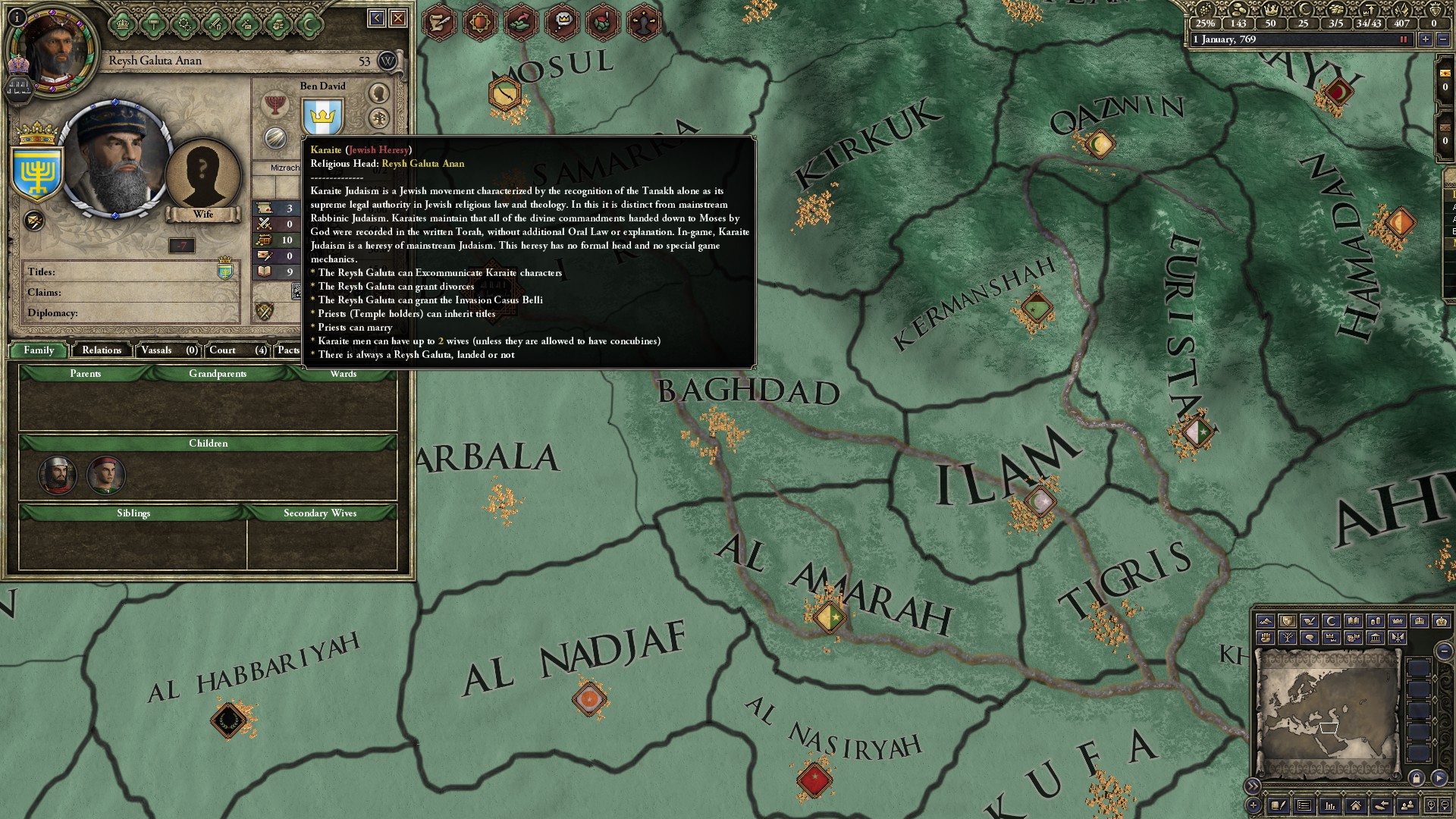Screen dimensions: 1456x819
Task: Select the Family tab
Action: click(39, 350)
